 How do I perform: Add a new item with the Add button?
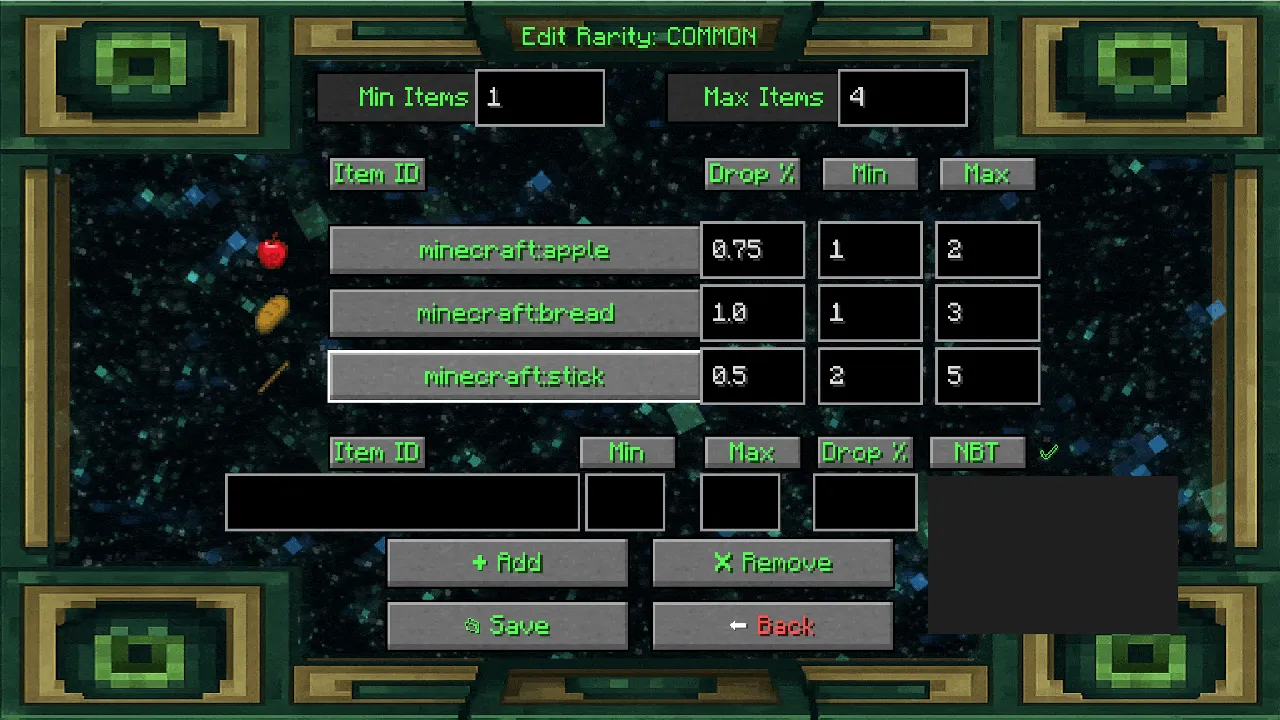[x=507, y=563]
